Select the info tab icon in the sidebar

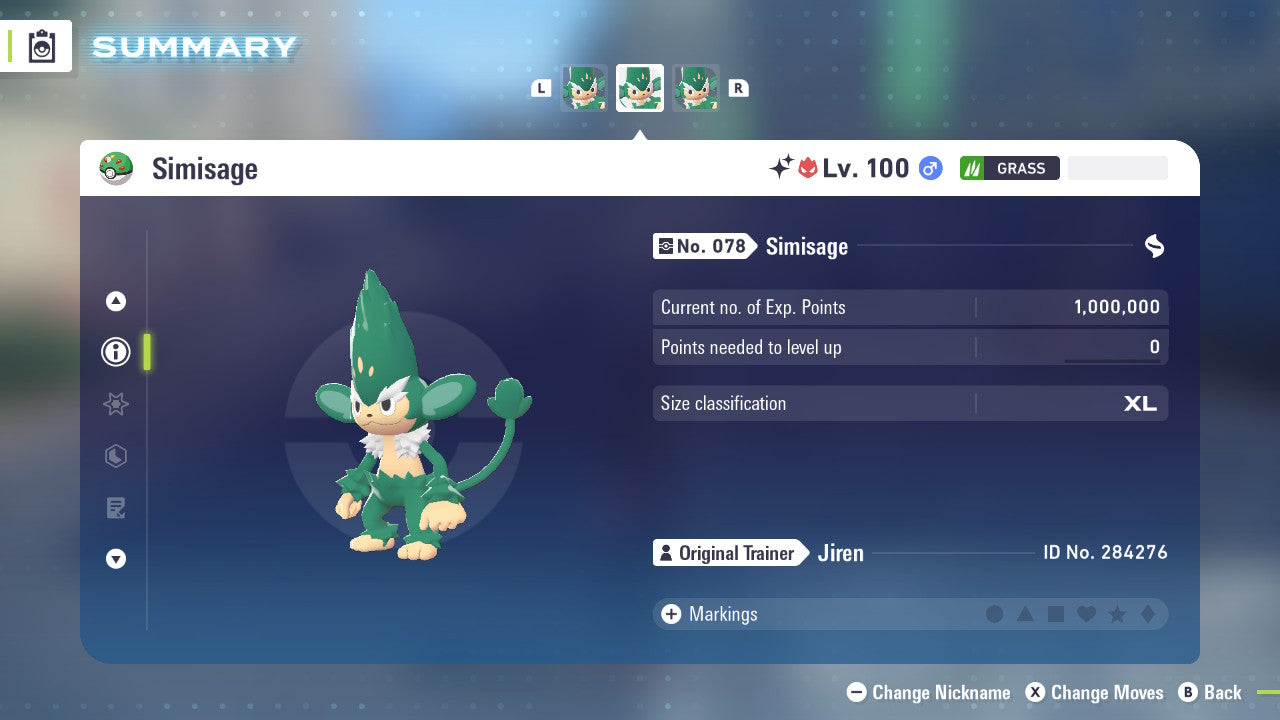click(115, 352)
